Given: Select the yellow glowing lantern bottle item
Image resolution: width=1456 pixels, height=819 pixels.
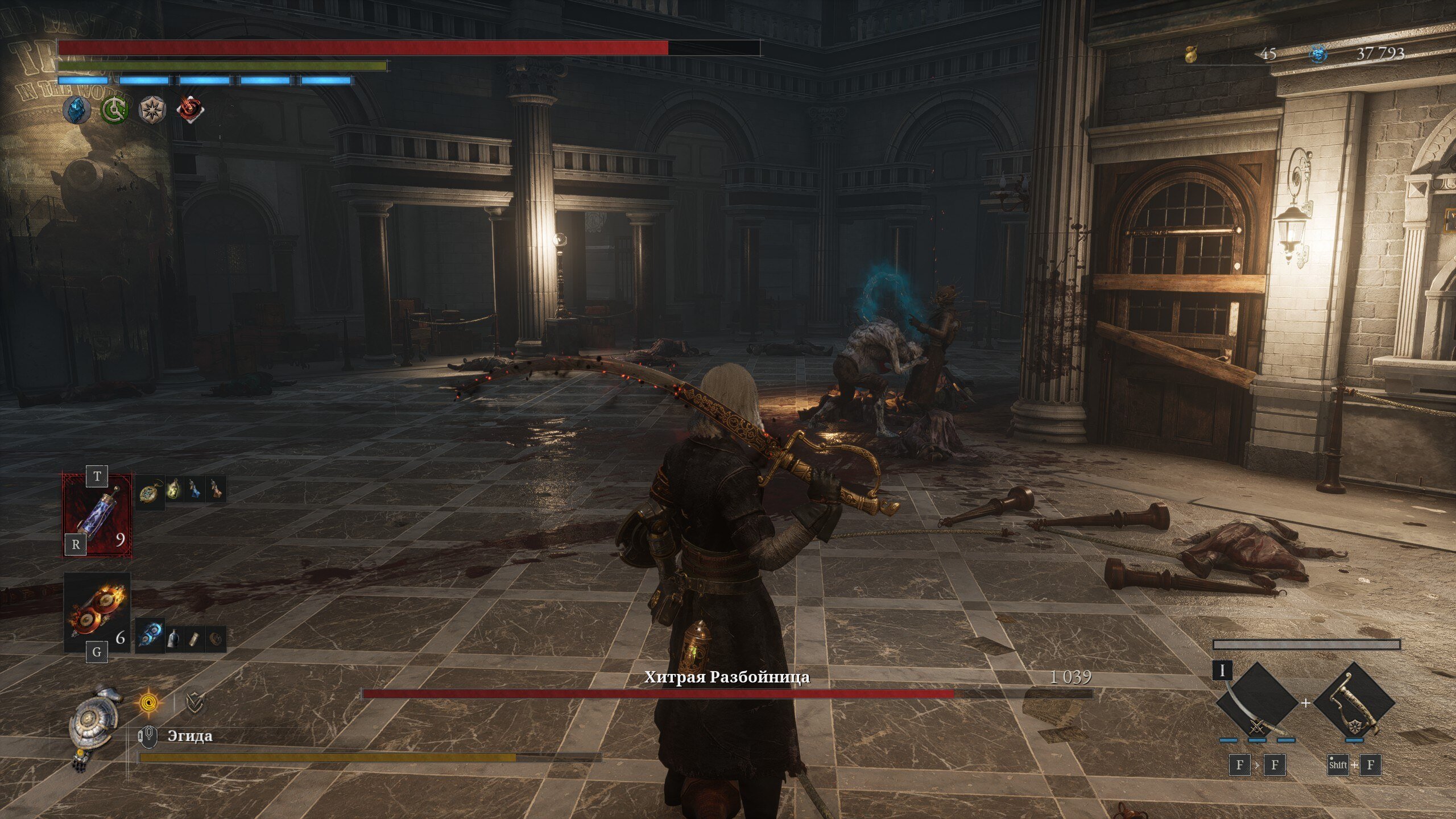Looking at the screenshot, I should pos(175,489).
